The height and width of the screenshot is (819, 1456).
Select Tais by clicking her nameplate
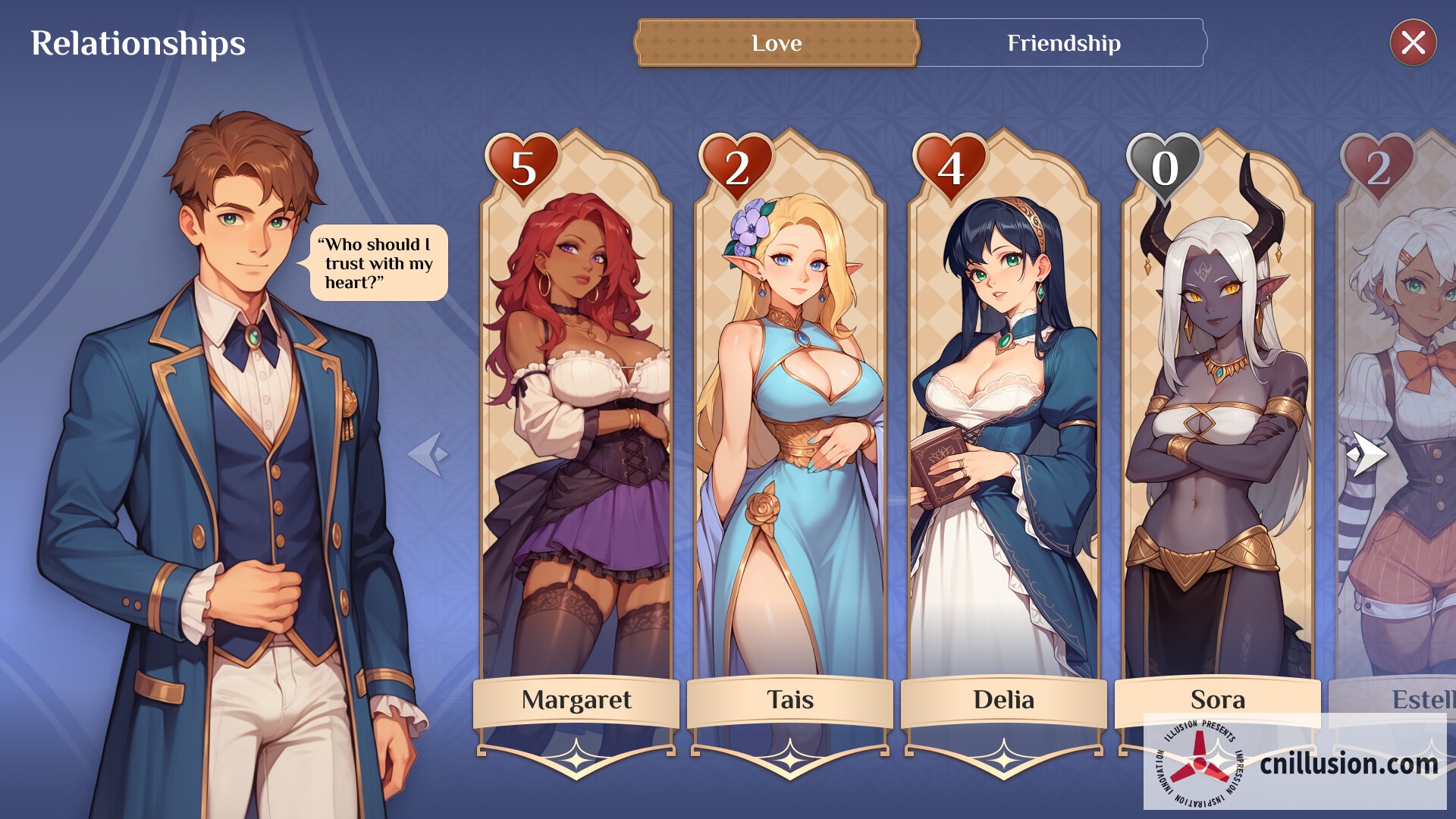[791, 701]
